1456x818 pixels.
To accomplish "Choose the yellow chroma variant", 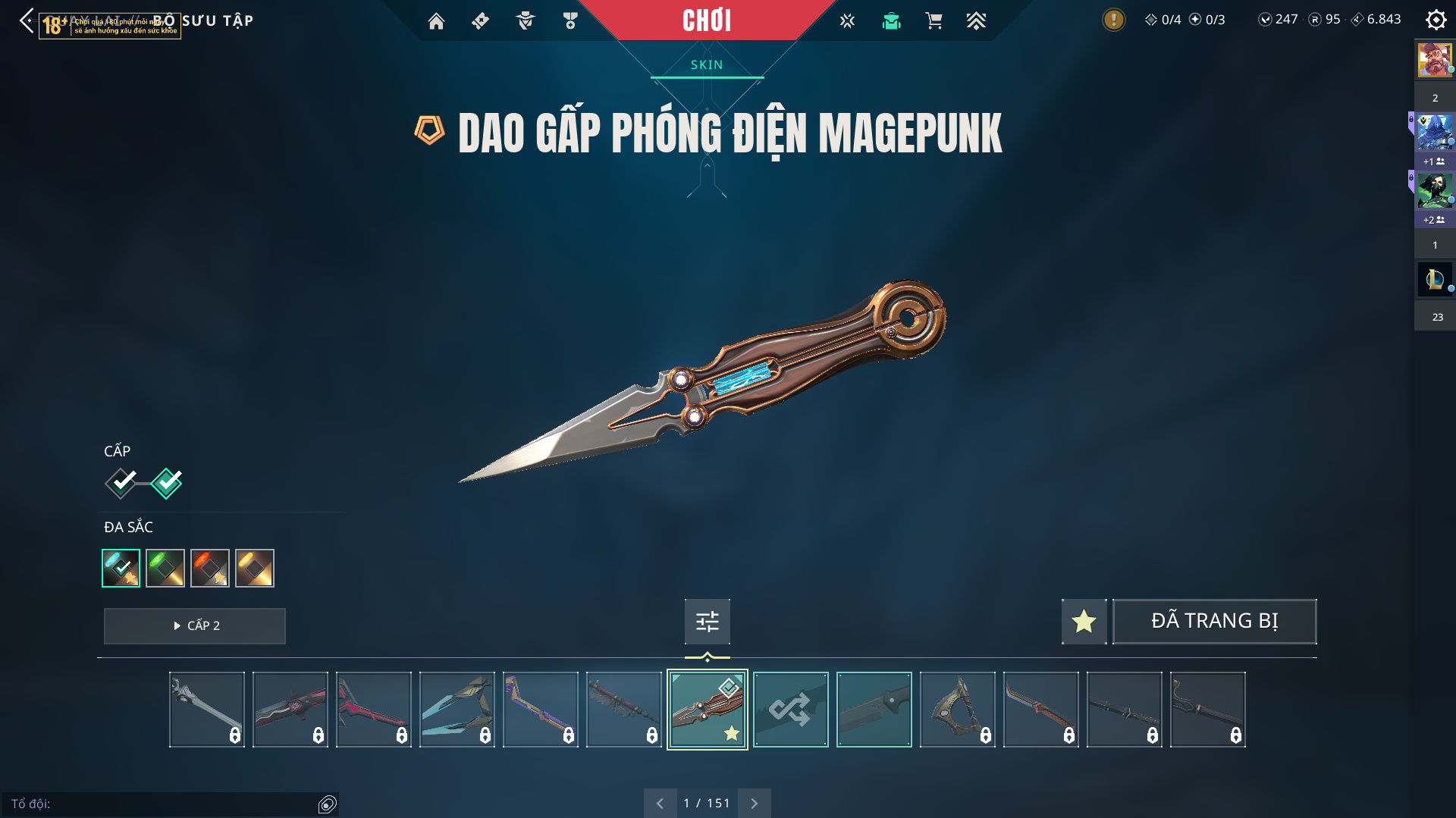I will coord(255,568).
